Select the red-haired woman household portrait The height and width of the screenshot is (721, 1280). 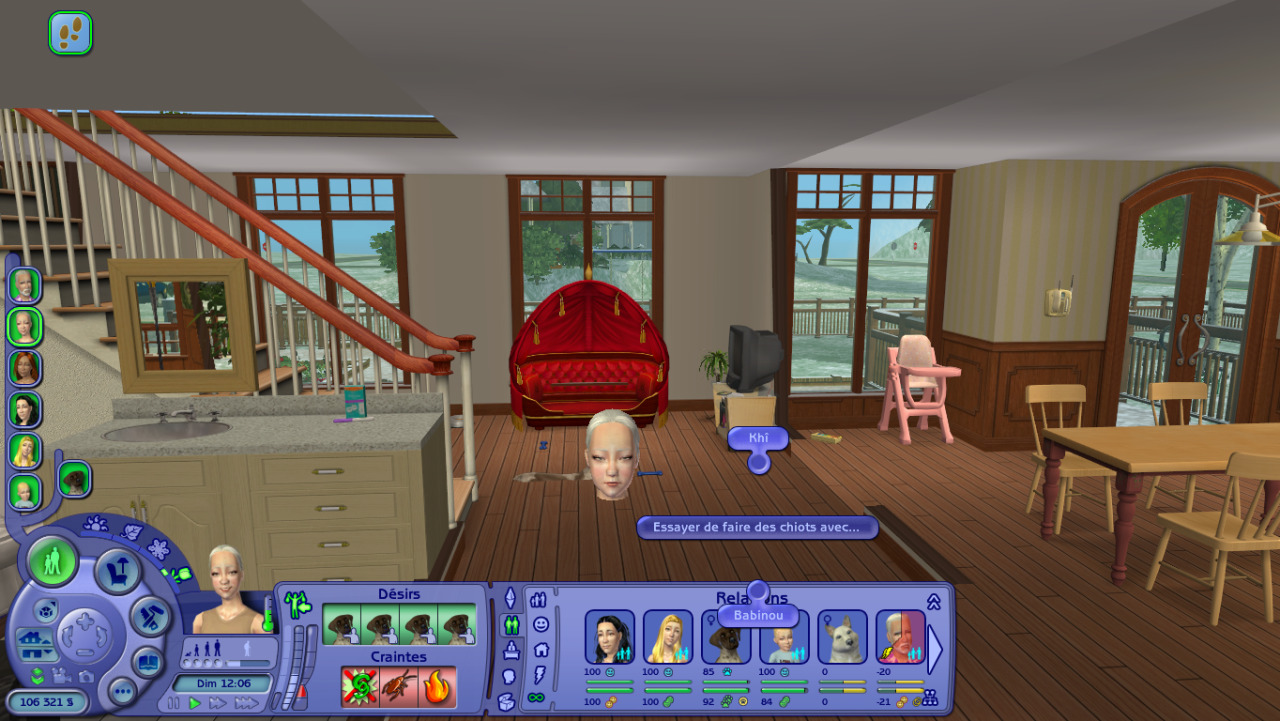[x=25, y=368]
